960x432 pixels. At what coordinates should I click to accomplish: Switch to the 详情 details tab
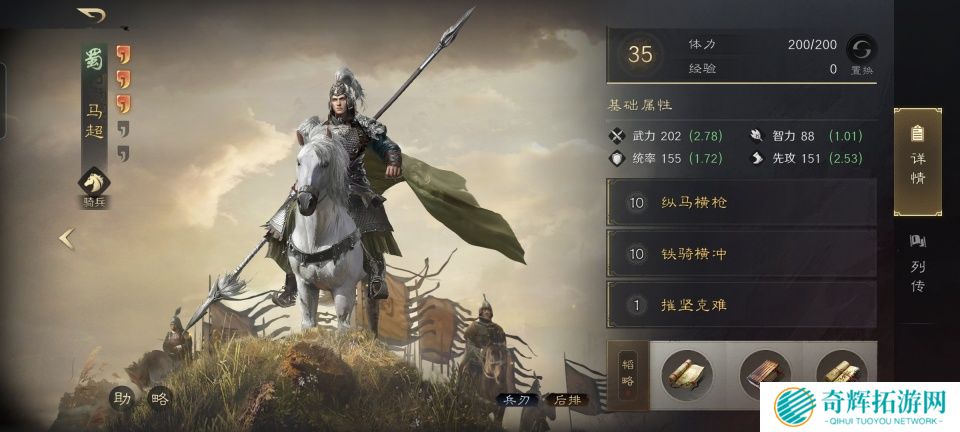(917, 160)
